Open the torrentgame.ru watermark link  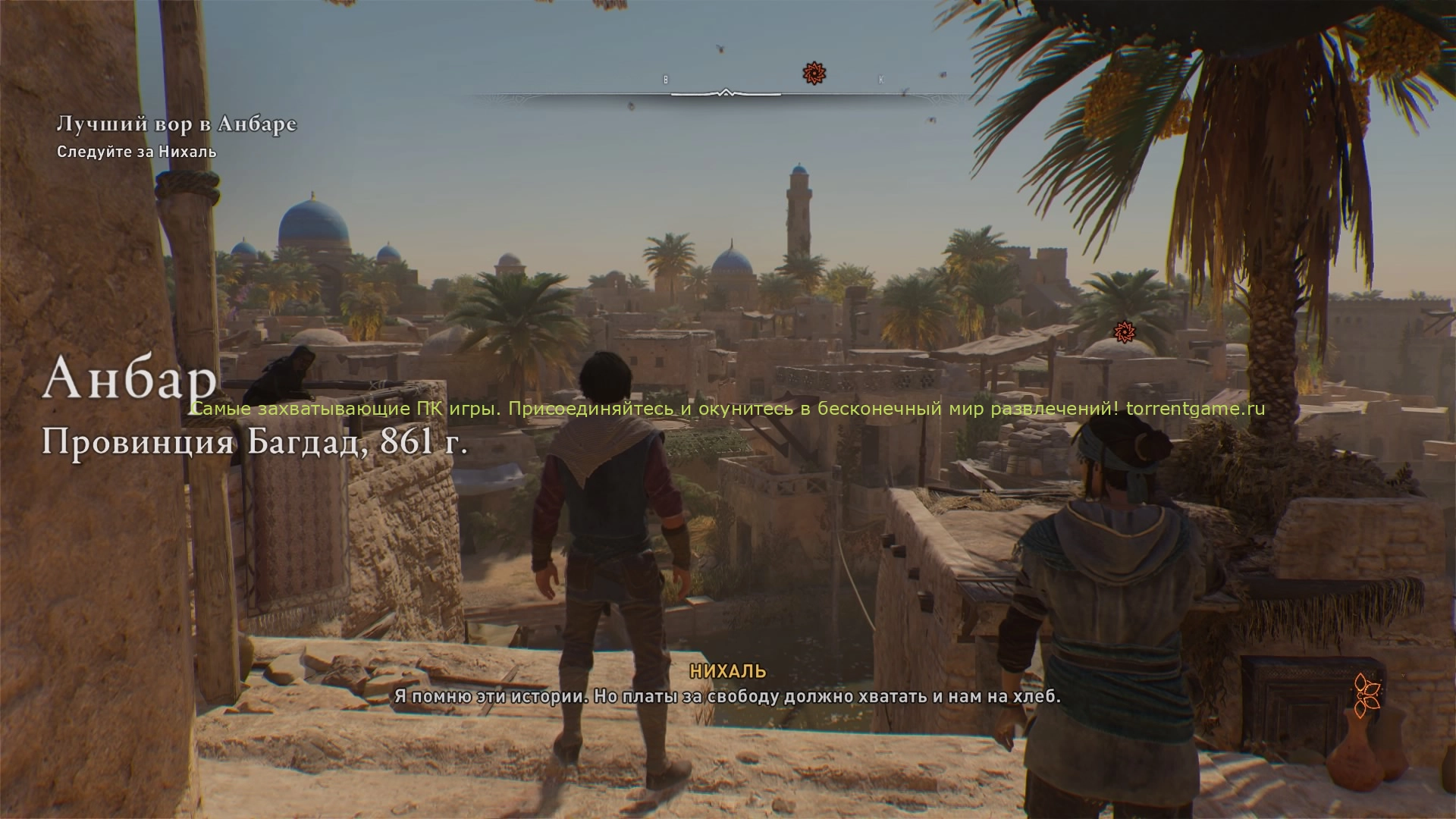point(1195,409)
